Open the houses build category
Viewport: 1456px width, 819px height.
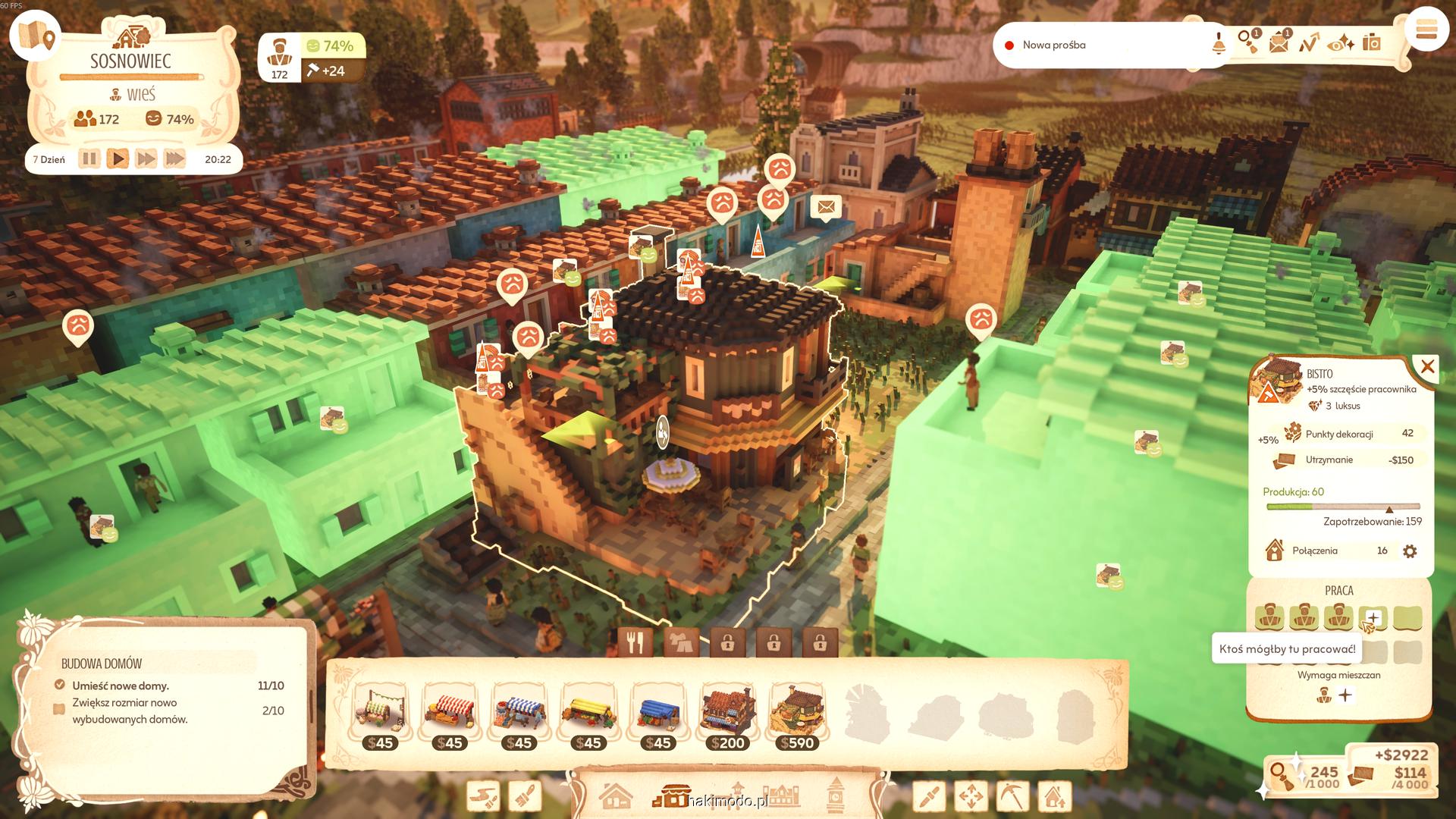pyautogui.click(x=615, y=797)
